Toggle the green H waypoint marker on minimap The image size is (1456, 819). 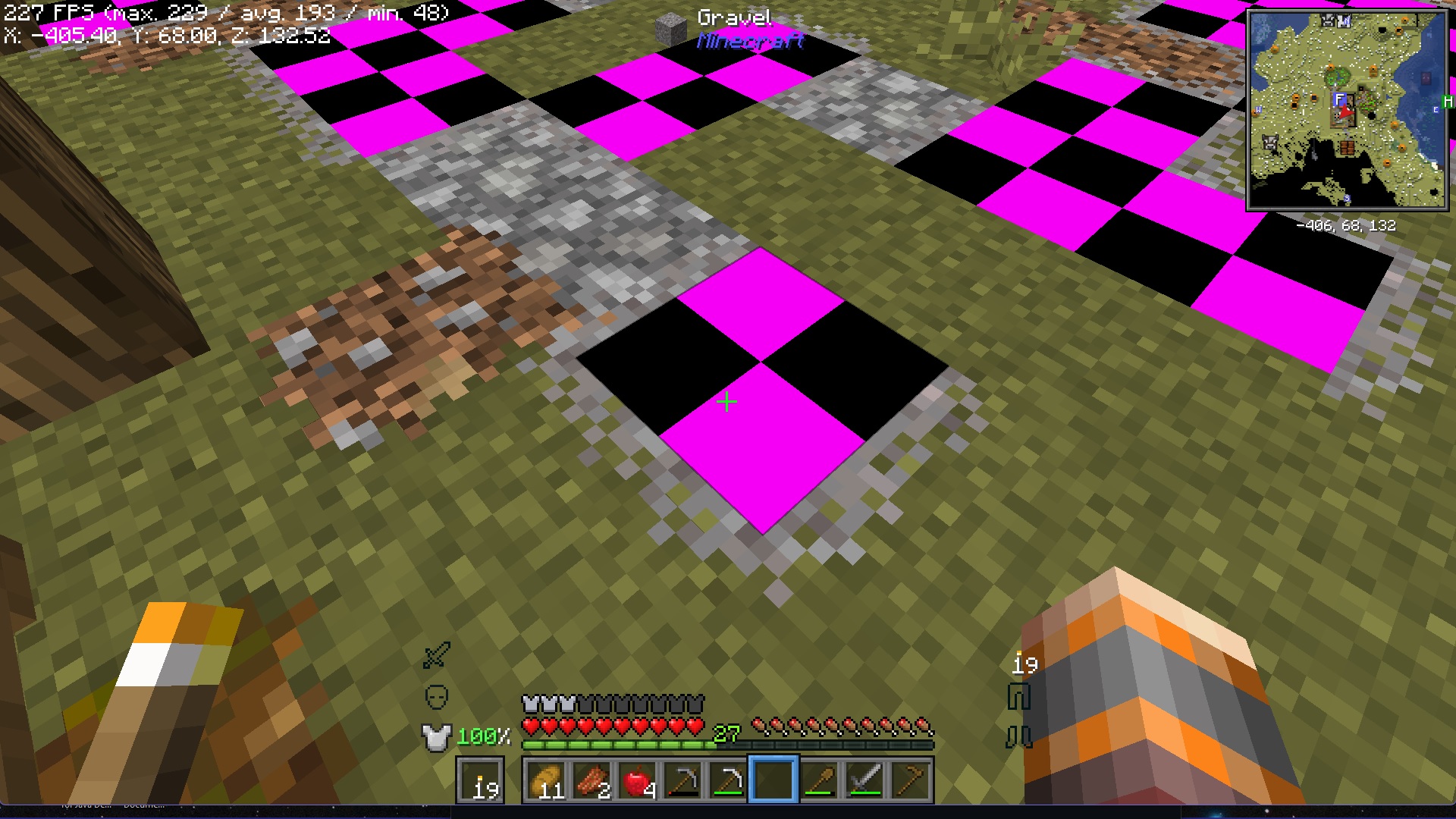(1447, 101)
